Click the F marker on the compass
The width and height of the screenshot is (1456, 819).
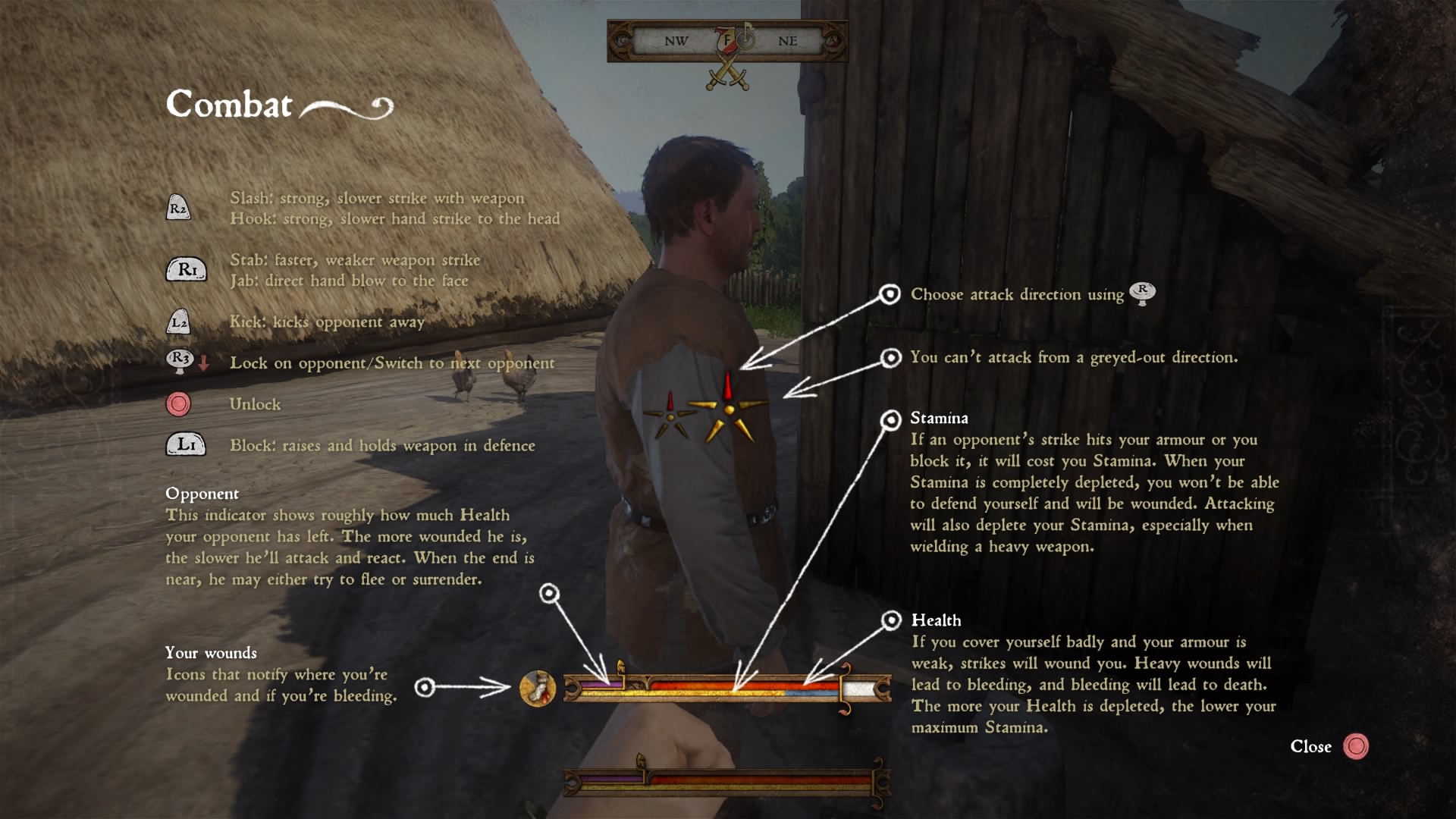pyautogui.click(x=726, y=42)
